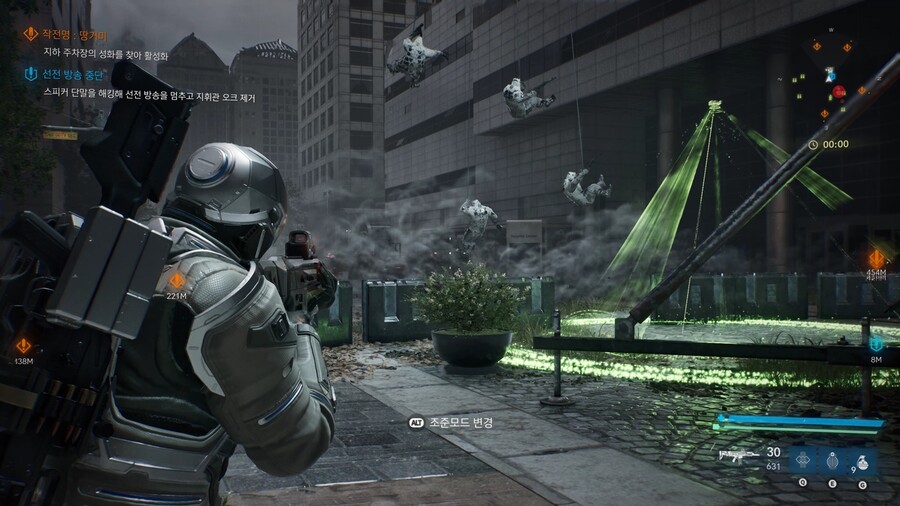The height and width of the screenshot is (506, 900).
Task: Click the blue 8M objective waypoint marker
Action: pyautogui.click(x=877, y=344)
